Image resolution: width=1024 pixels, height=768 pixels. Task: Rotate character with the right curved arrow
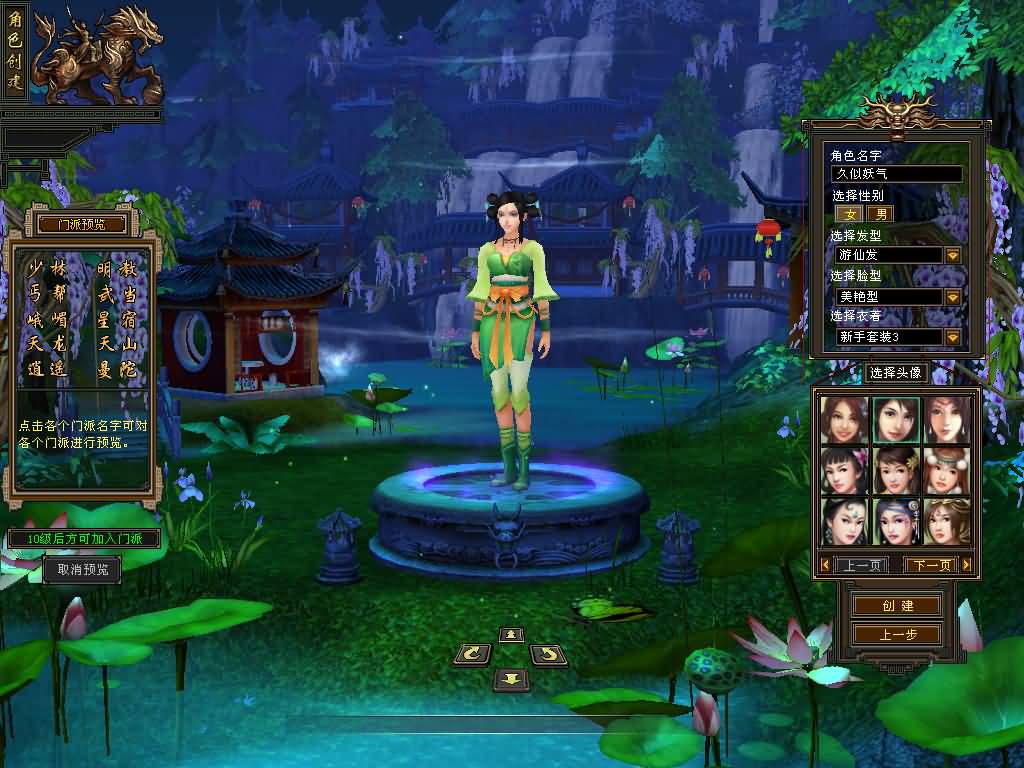click(x=547, y=655)
